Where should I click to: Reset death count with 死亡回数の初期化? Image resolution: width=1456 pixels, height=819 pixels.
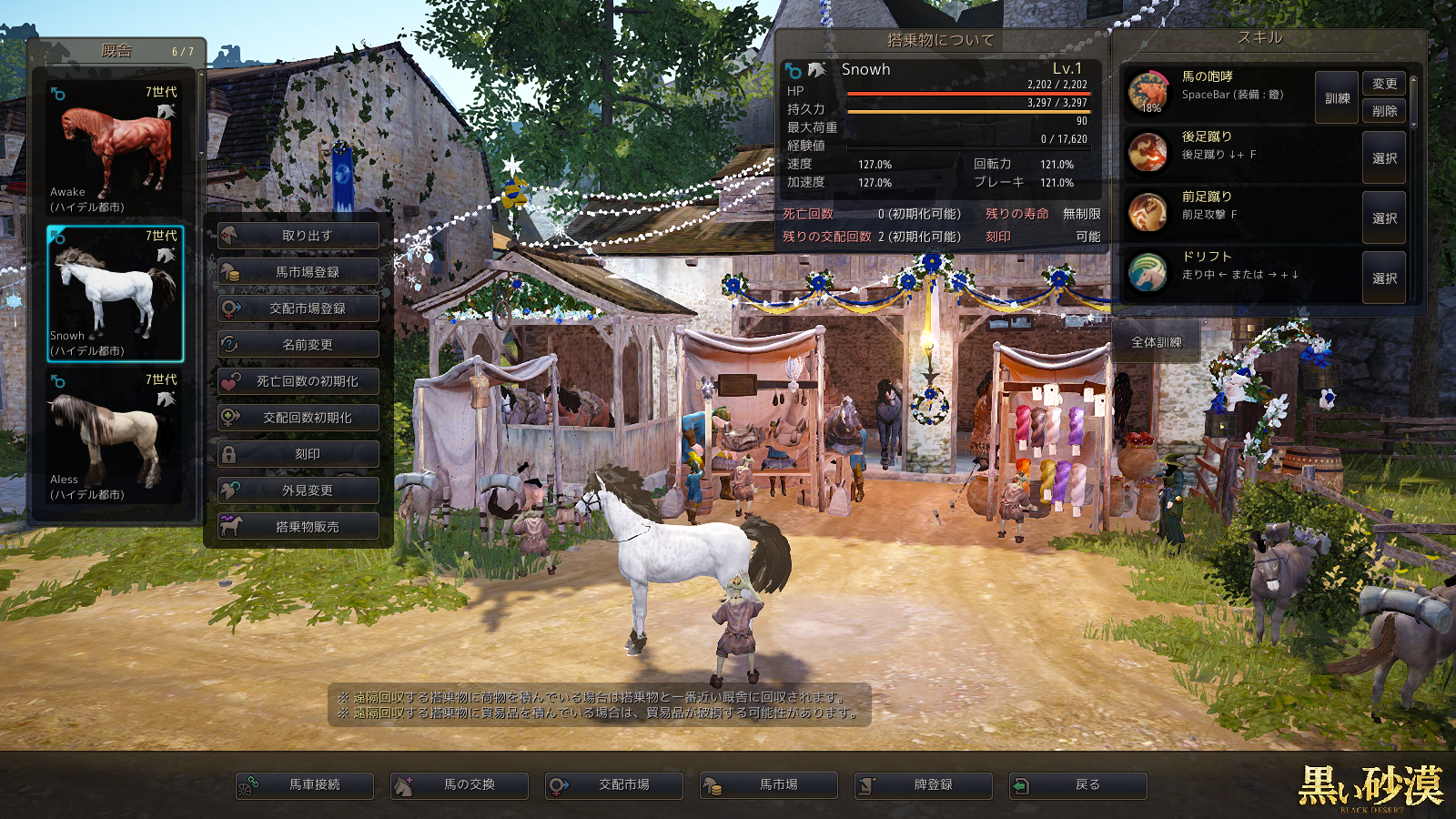tap(298, 381)
